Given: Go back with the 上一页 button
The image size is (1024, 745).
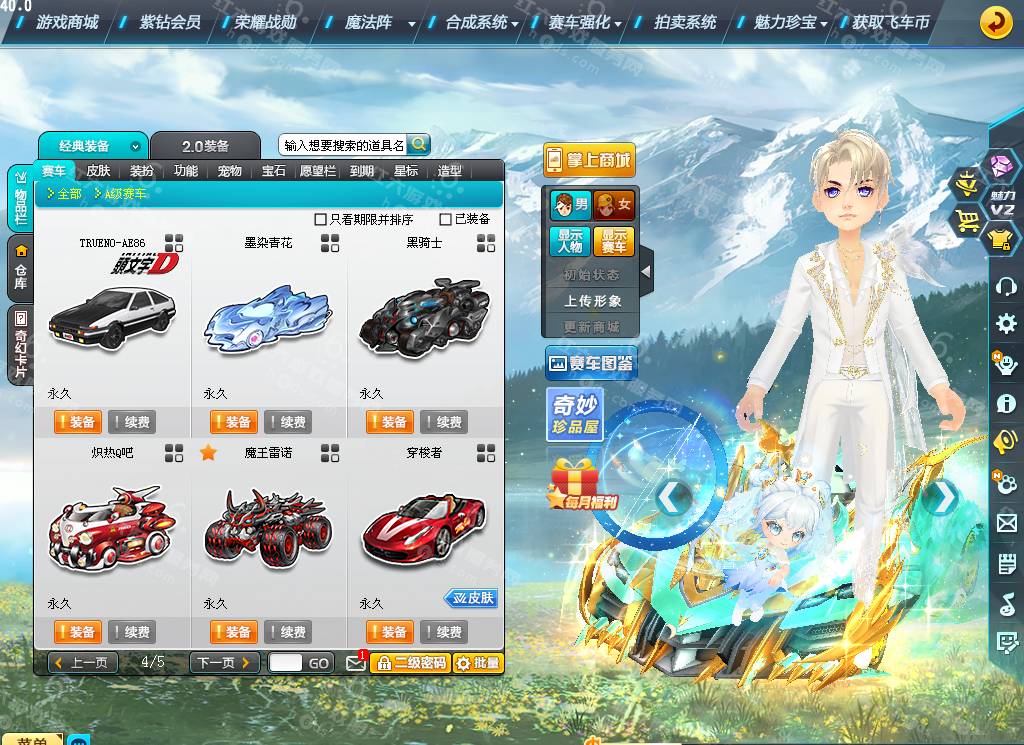Looking at the screenshot, I should tap(83, 662).
